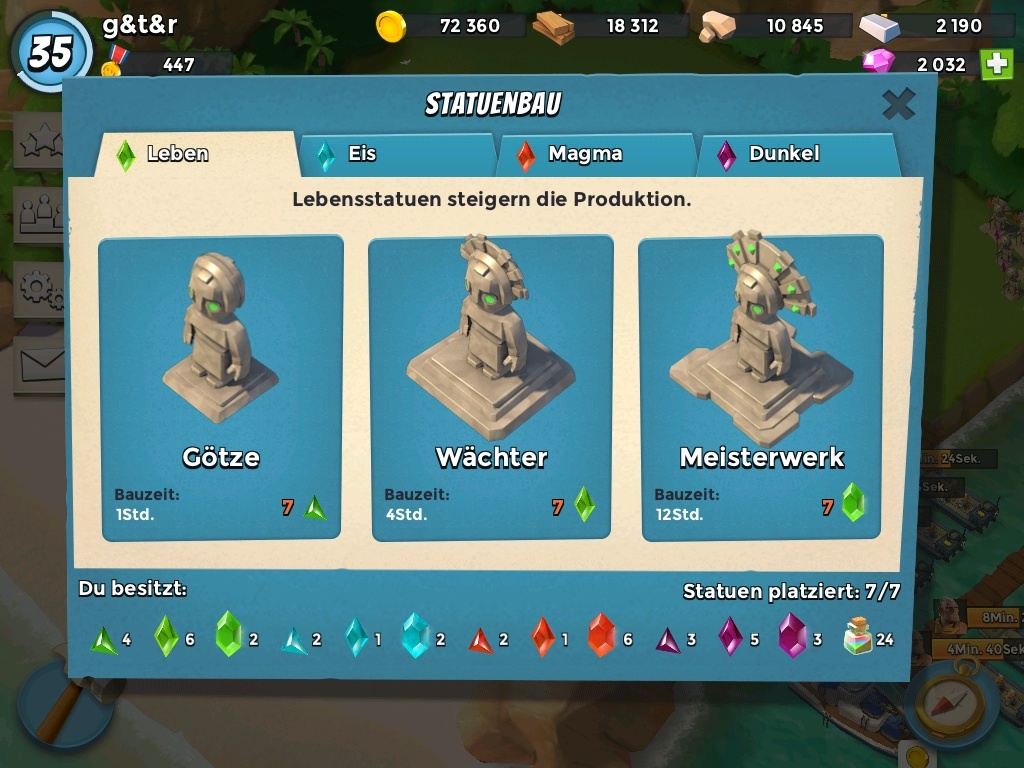Close the Statuenbau window
Image resolution: width=1024 pixels, height=768 pixels.
(x=898, y=104)
